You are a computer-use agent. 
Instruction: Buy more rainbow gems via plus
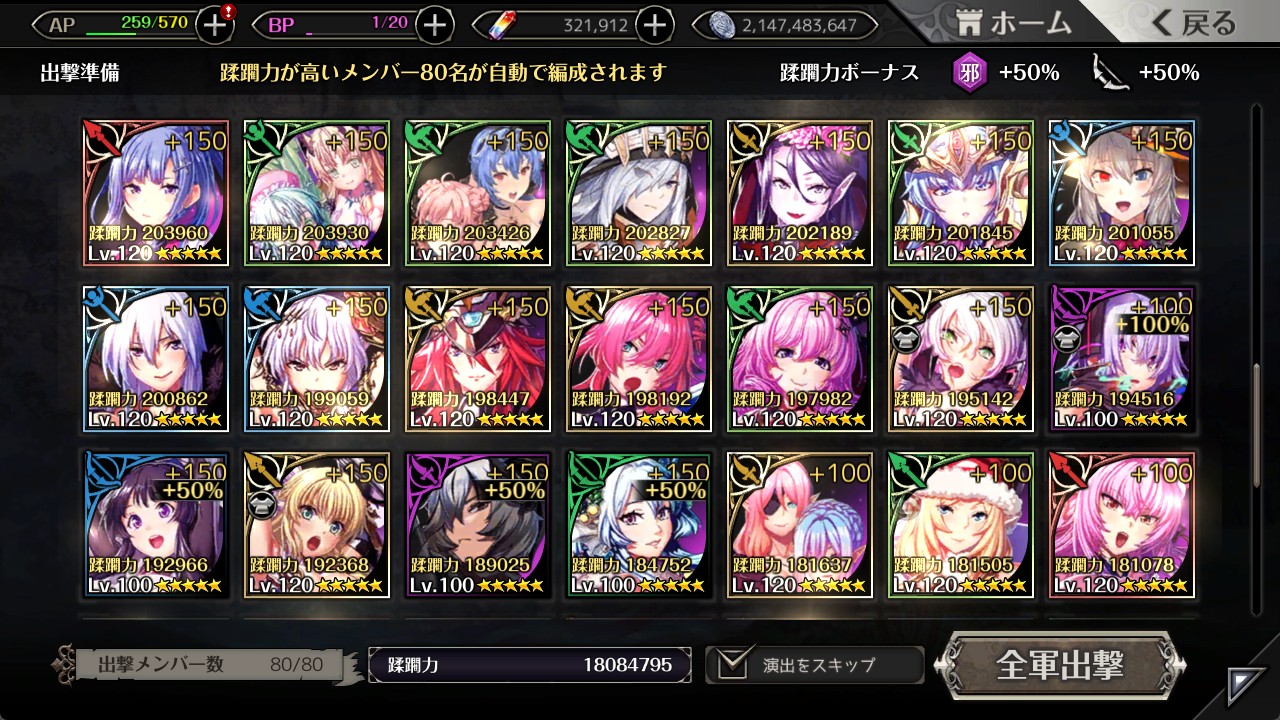[x=654, y=25]
